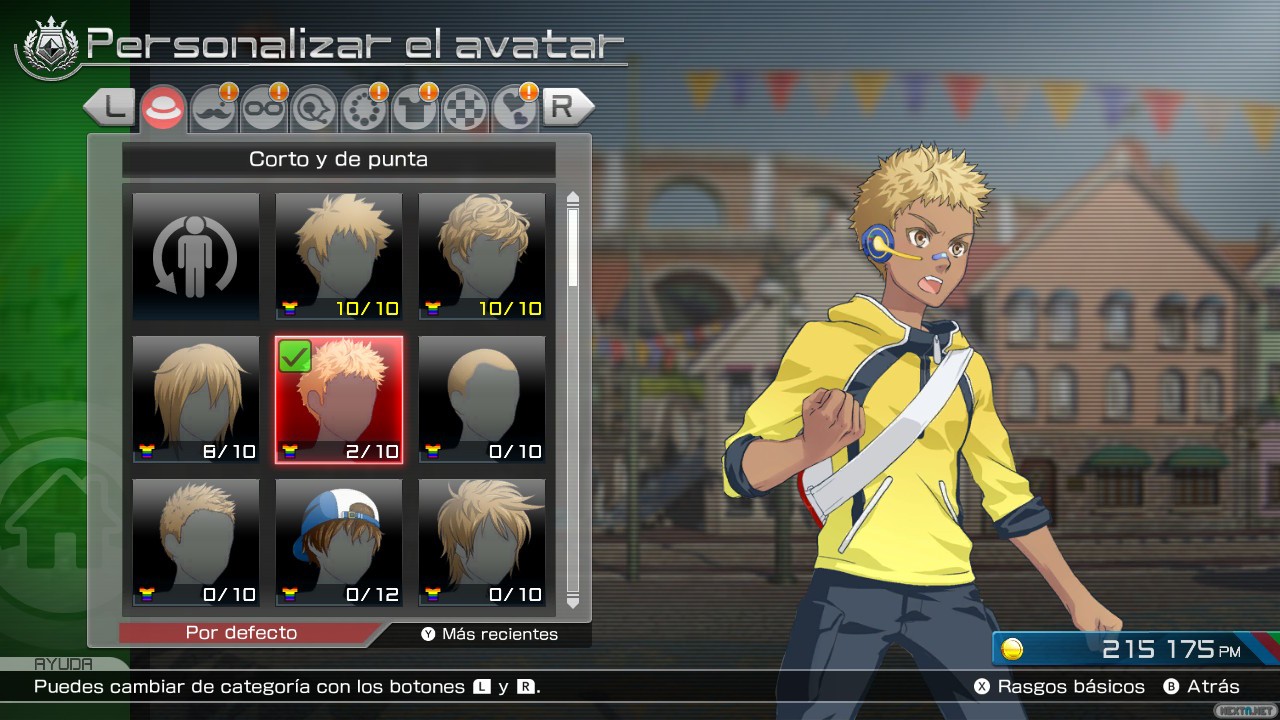Open the headset accessory tab
Viewport: 1280px width, 720px height.
314,109
